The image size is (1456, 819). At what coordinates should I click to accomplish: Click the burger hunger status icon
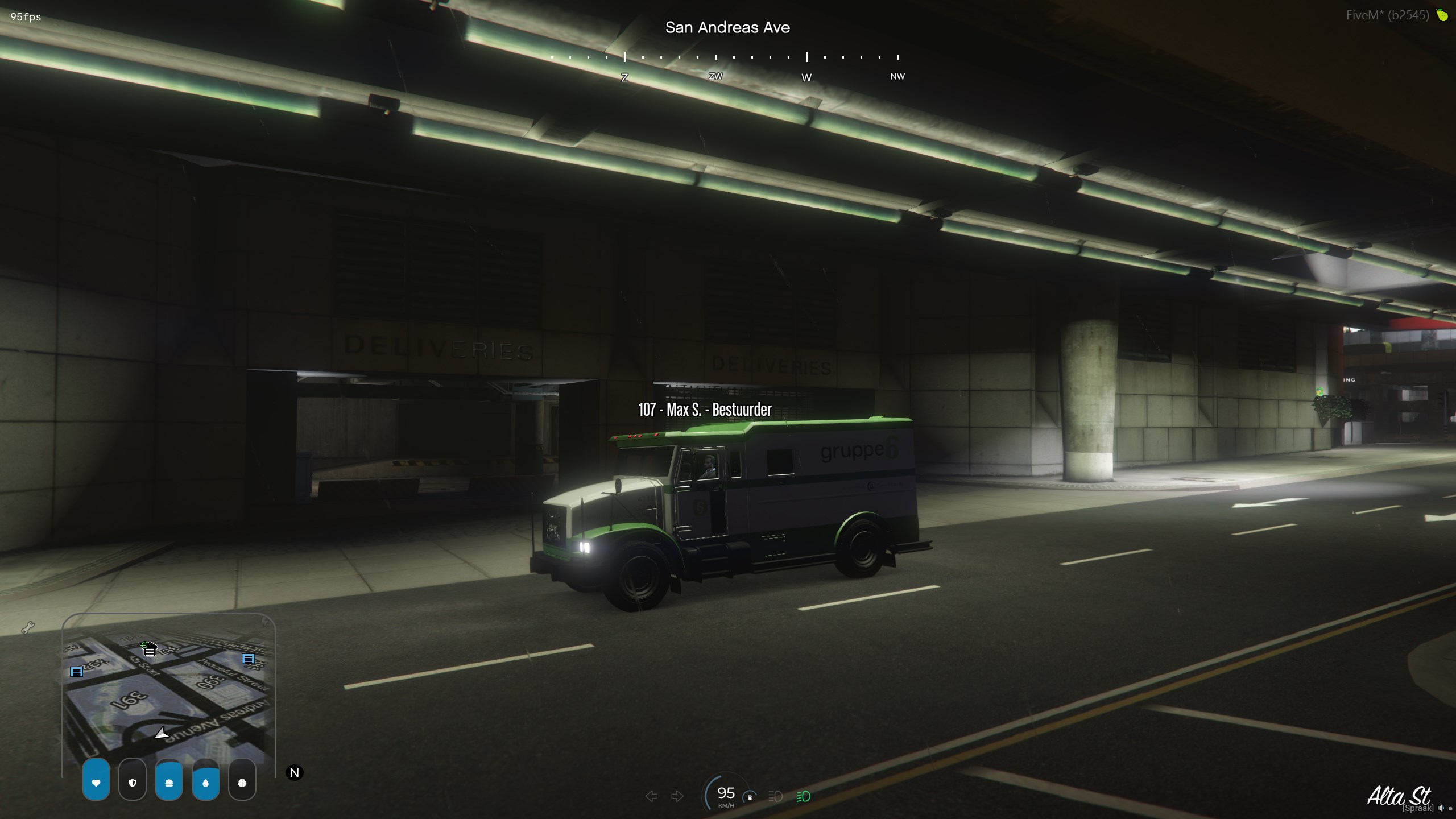pyautogui.click(x=169, y=783)
